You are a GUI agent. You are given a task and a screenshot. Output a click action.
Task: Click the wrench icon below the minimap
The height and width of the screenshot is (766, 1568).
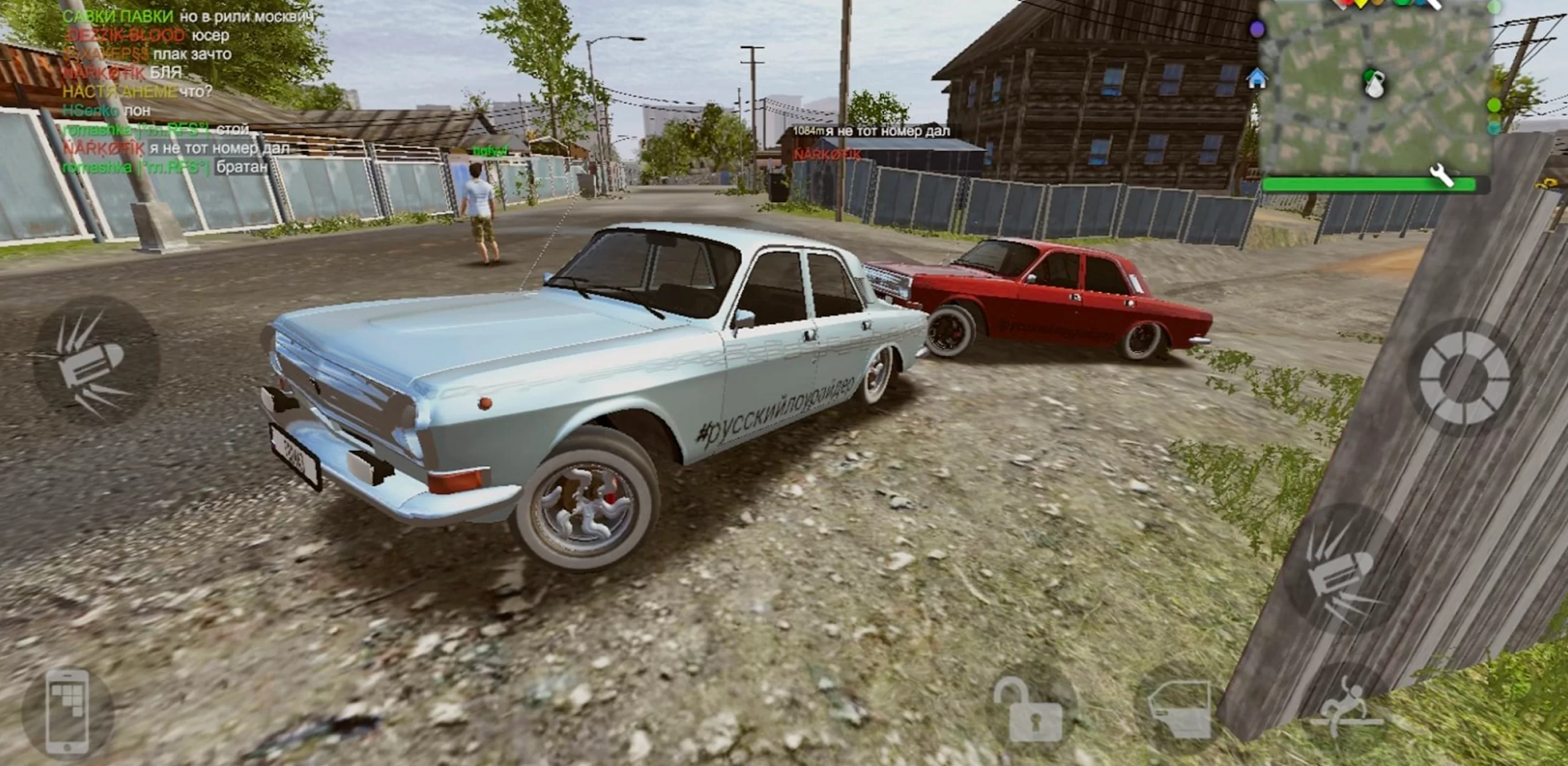(x=1441, y=177)
